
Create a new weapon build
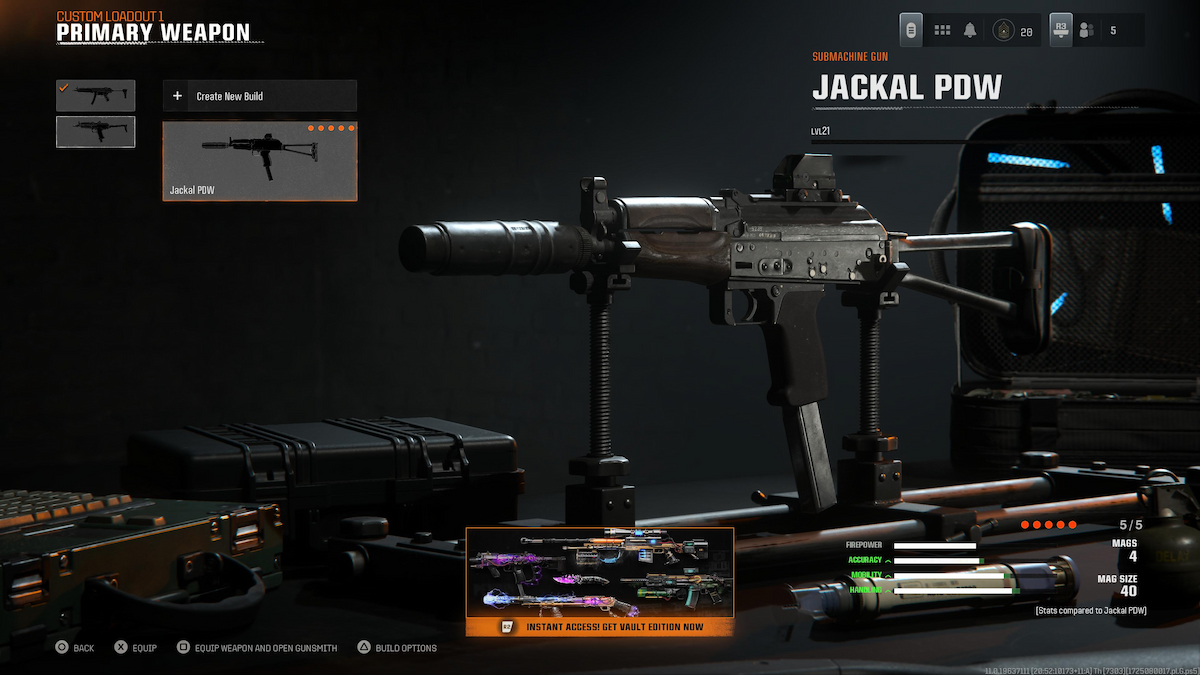(x=259, y=96)
